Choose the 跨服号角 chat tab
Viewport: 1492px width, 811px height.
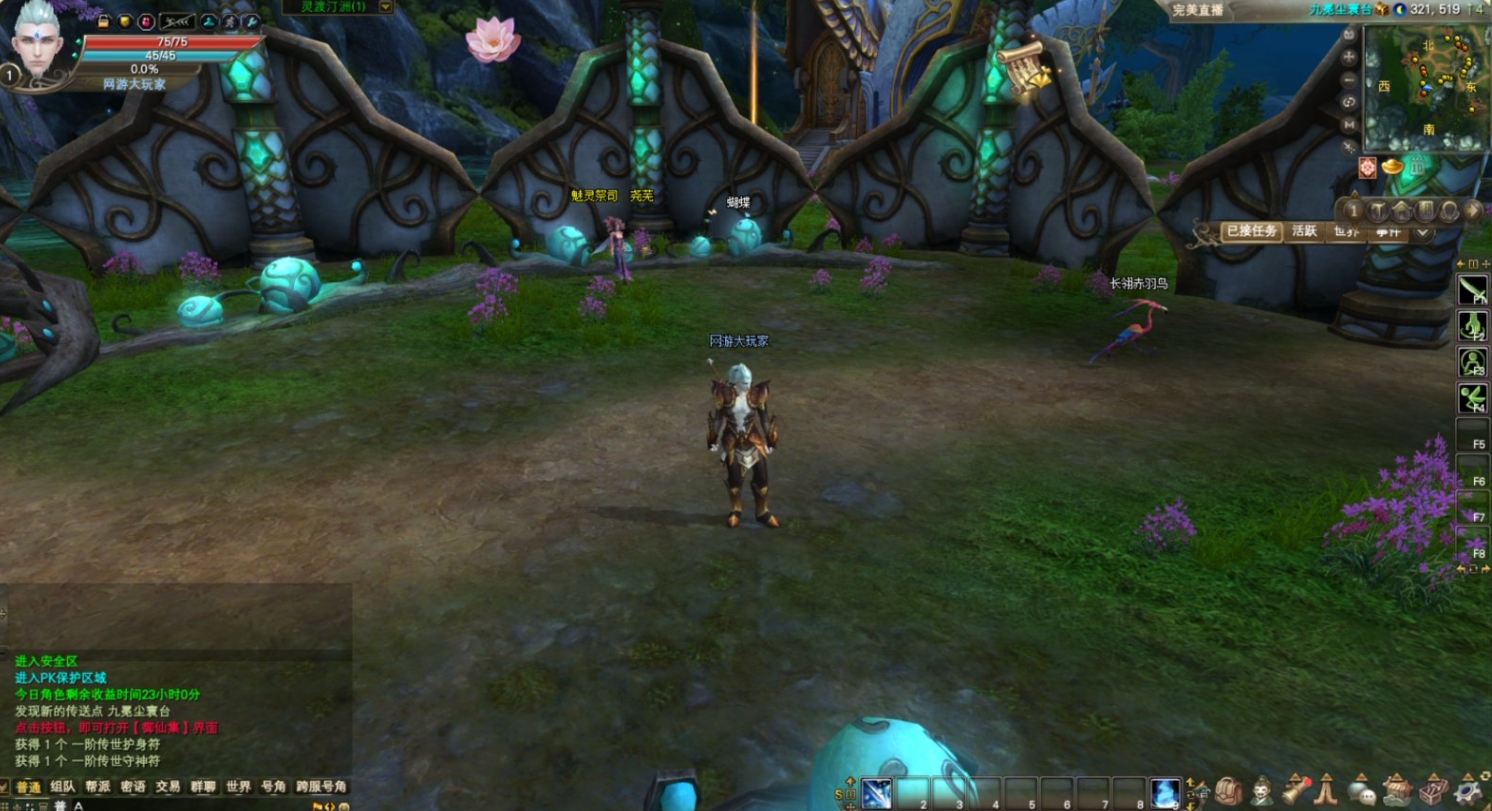(x=321, y=787)
